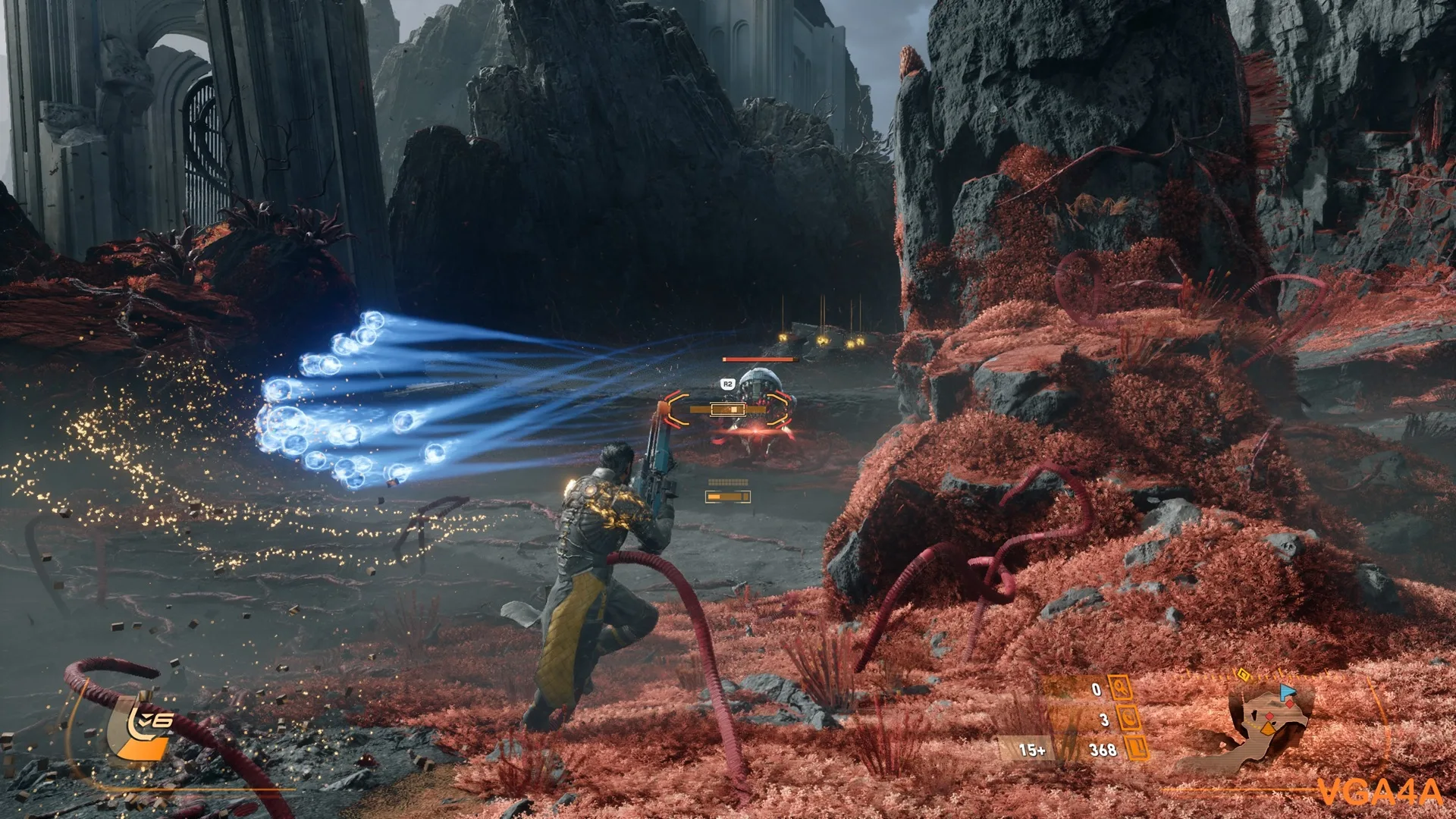The width and height of the screenshot is (1456, 819).
Task: Click the yellow diamond compass marker above minimap
Action: pos(1244,673)
